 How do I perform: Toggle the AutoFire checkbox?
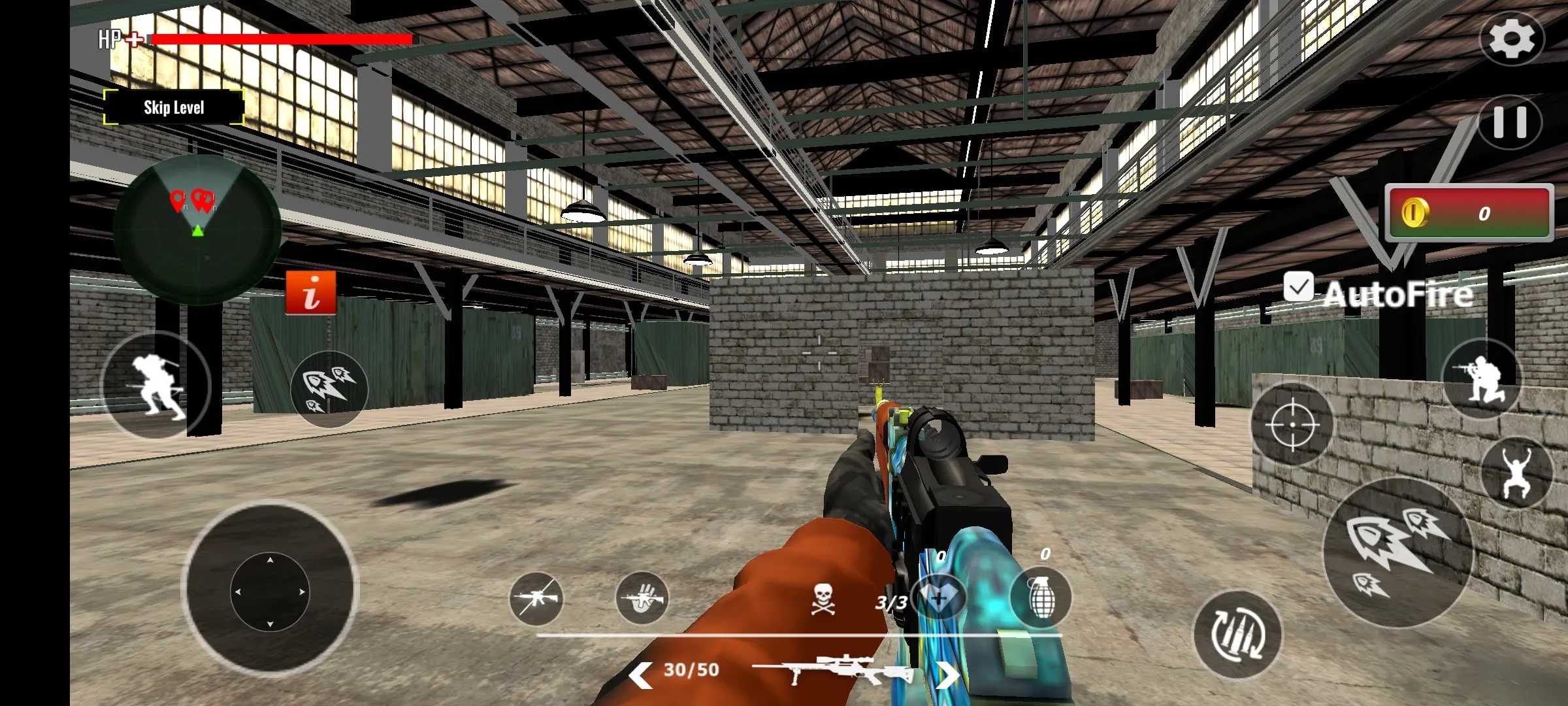click(x=1298, y=288)
